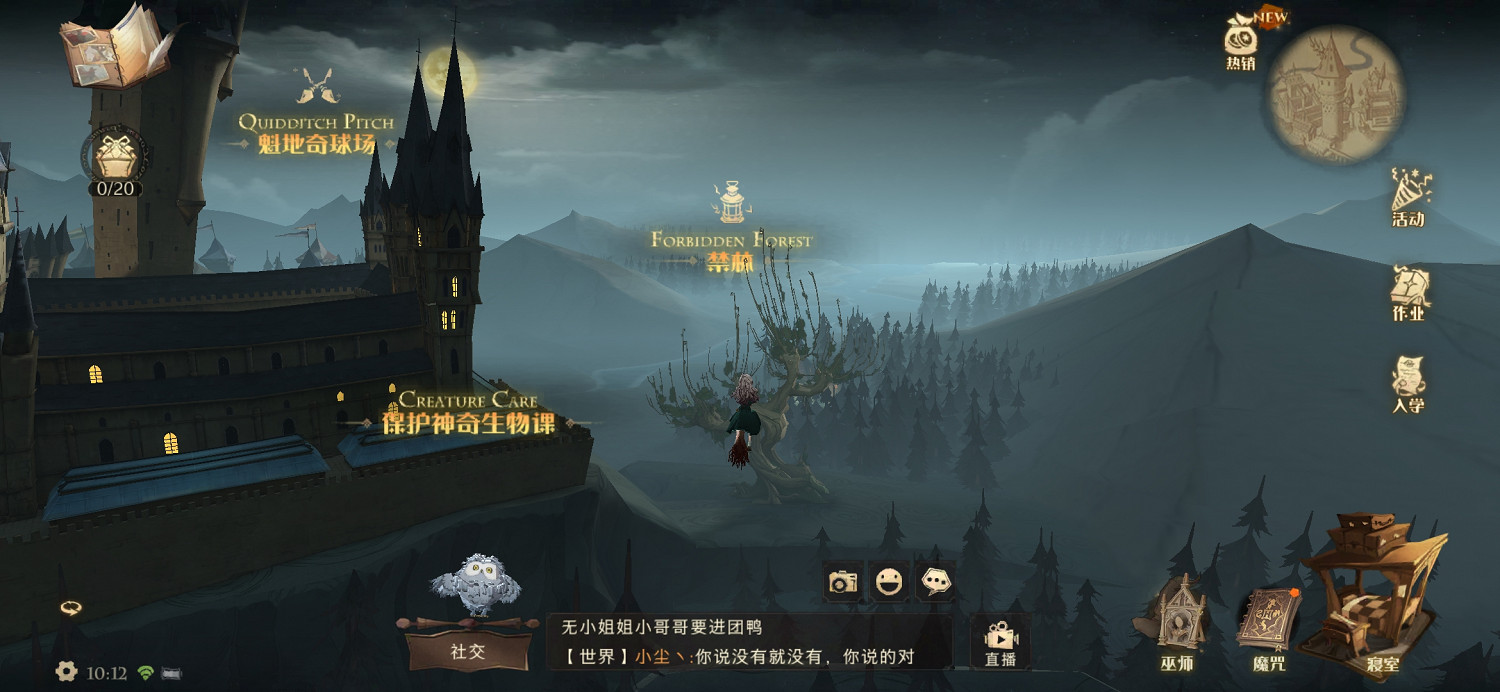Screen dimensions: 1500x692
Task: Open the circular castle minimap
Action: pos(1336,94)
